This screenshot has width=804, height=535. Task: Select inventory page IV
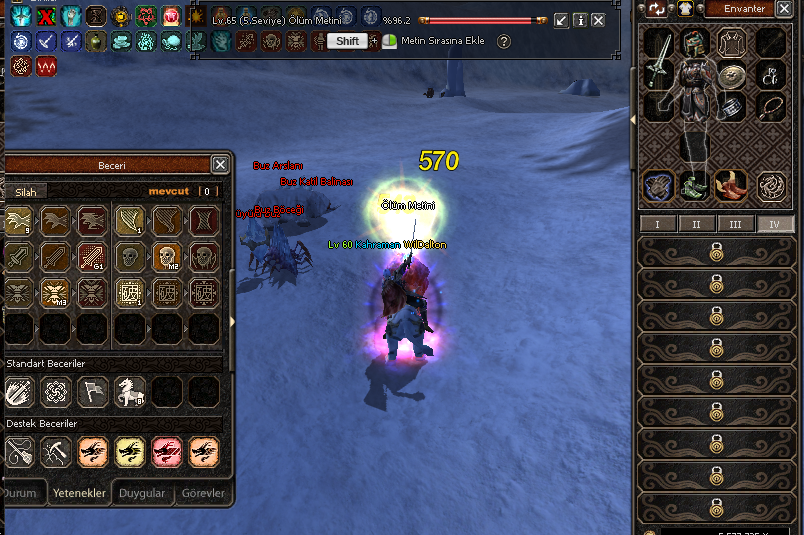coord(774,224)
